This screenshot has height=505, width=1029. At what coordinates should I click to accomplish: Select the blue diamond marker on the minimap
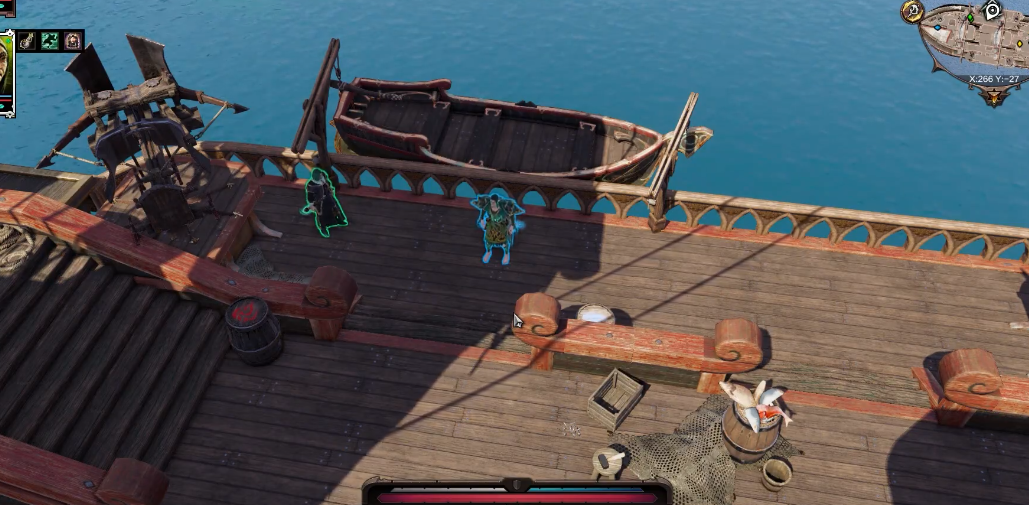point(937,28)
